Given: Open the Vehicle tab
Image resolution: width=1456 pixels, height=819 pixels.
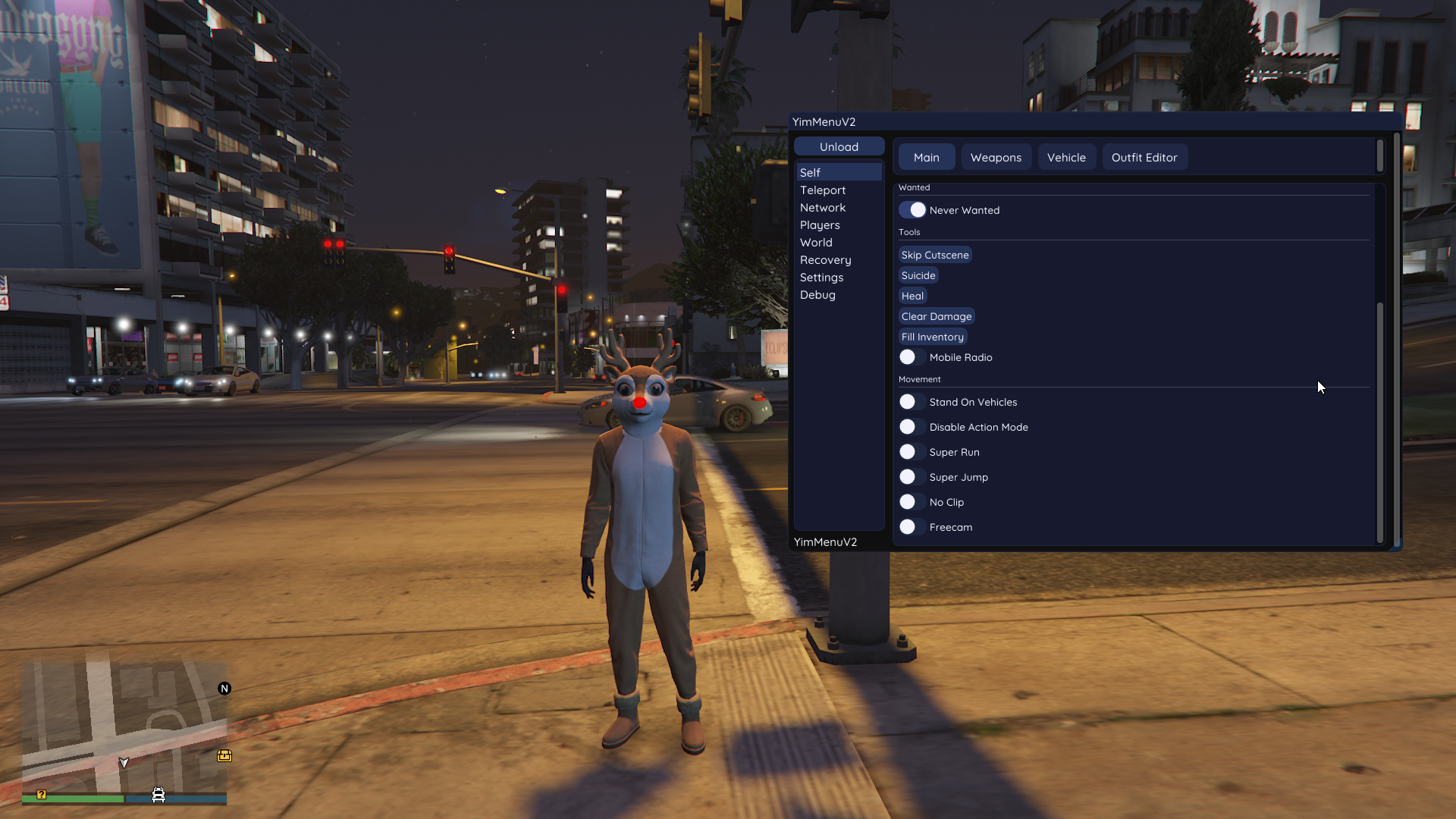Looking at the screenshot, I should [x=1065, y=157].
